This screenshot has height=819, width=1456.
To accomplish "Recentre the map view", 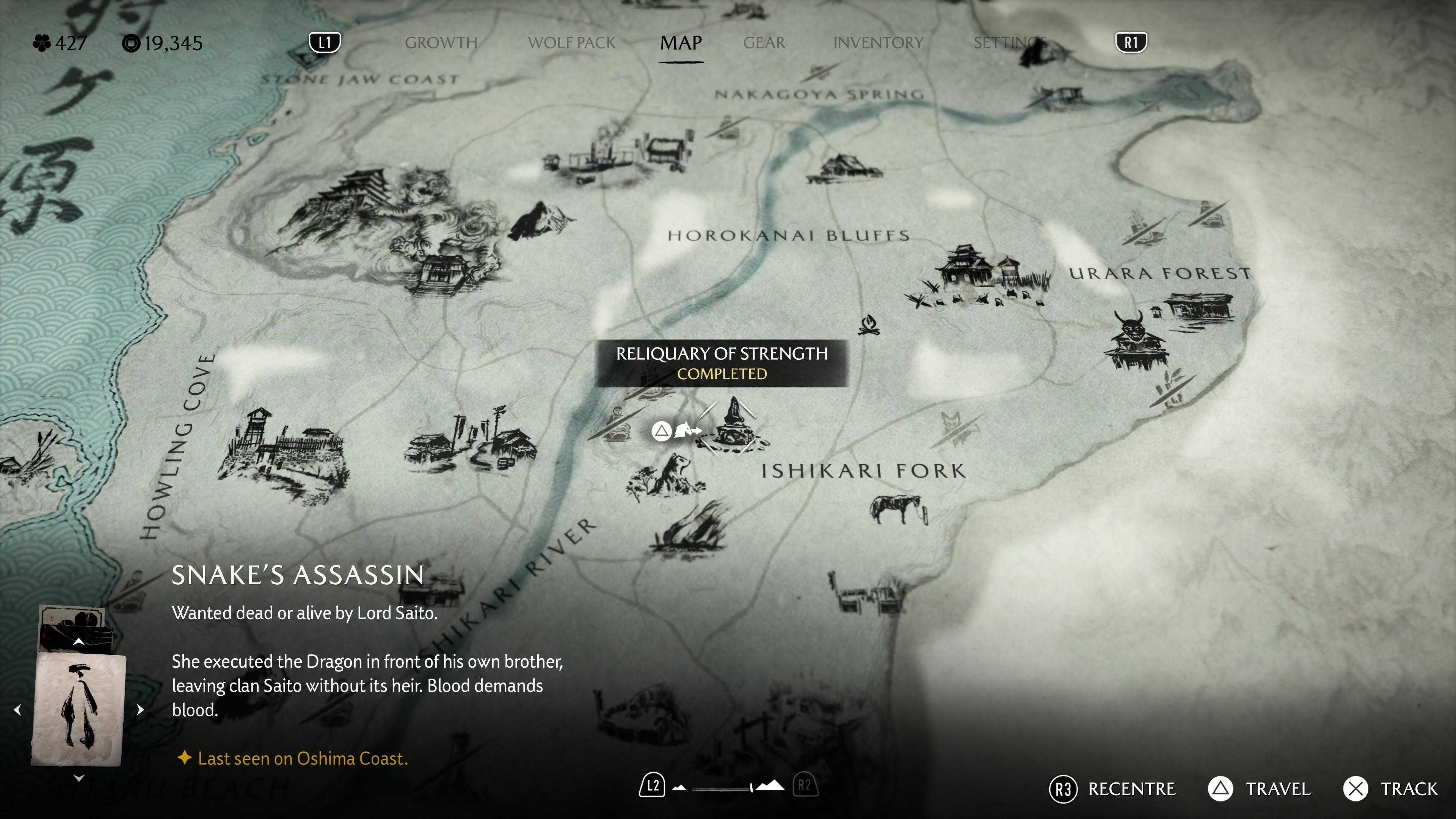I will pyautogui.click(x=1112, y=789).
